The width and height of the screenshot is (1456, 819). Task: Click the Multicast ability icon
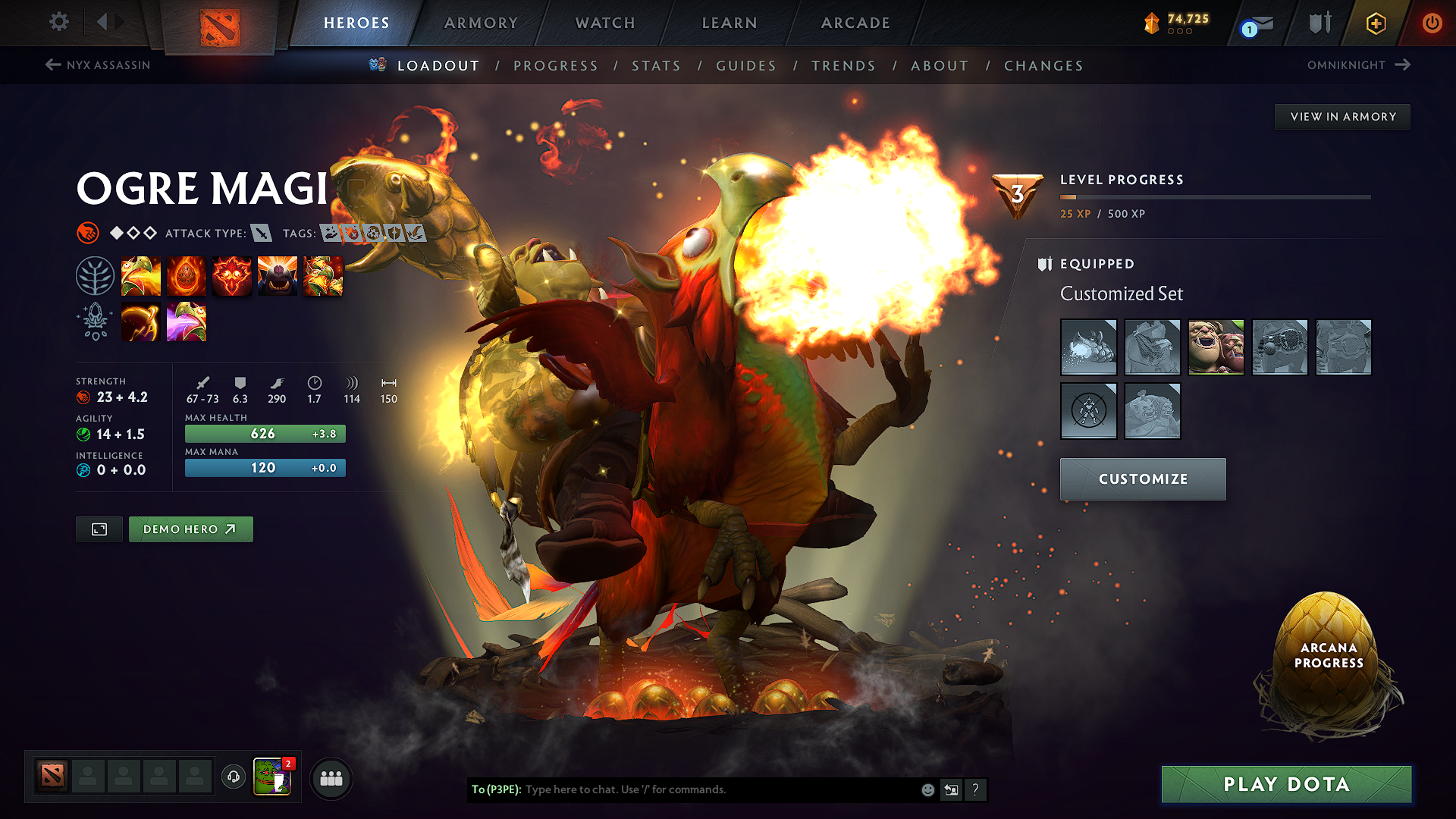click(278, 276)
